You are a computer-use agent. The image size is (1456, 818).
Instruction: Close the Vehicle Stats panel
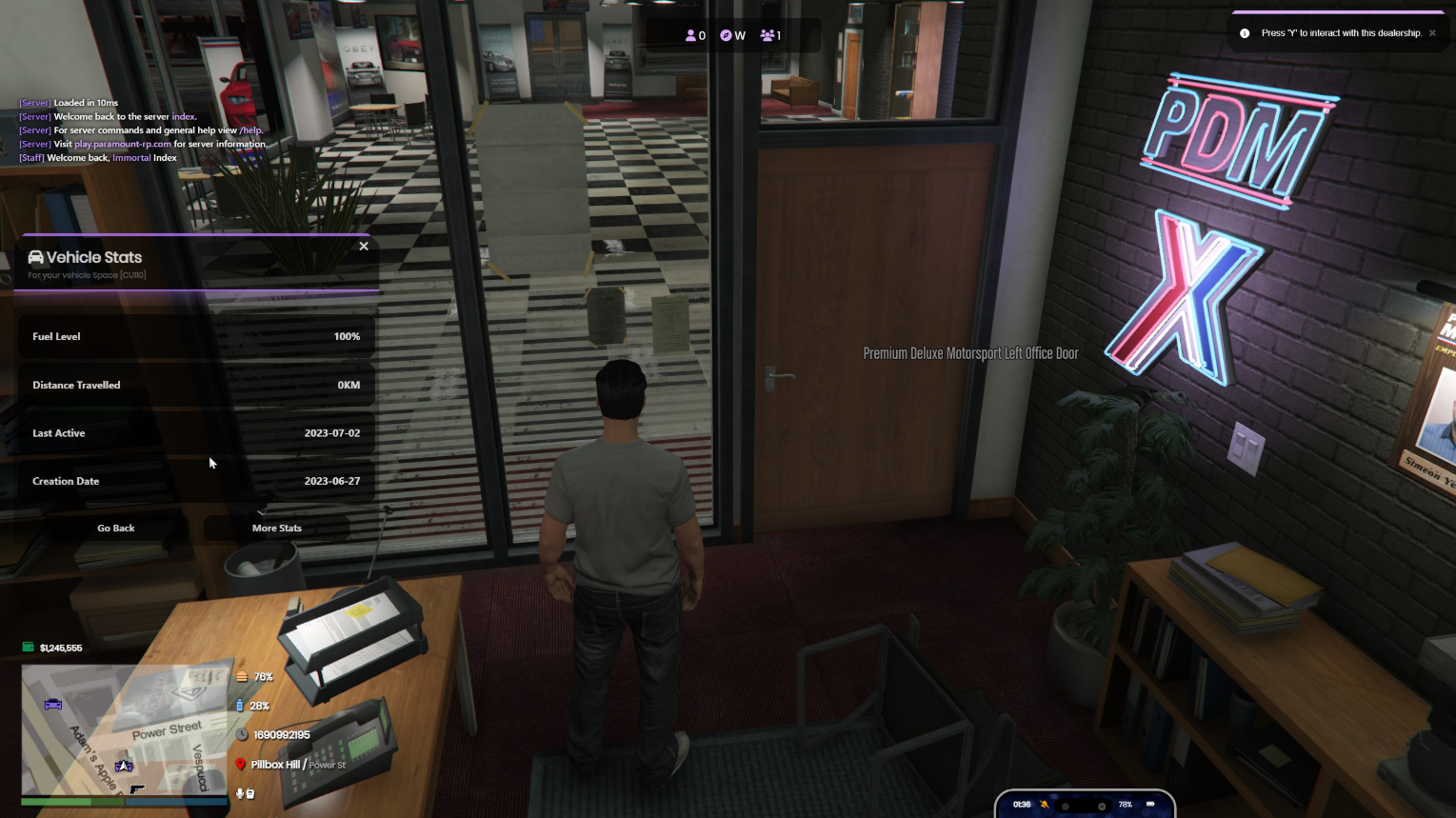[364, 247]
